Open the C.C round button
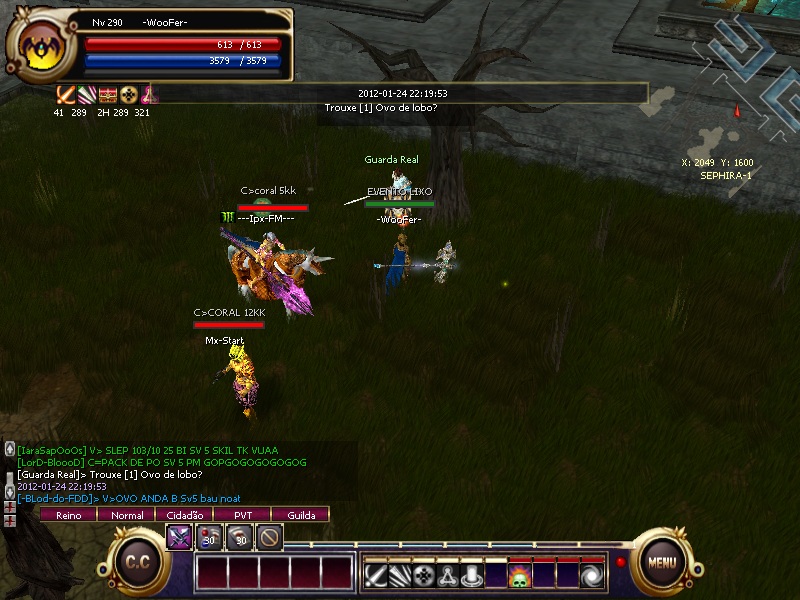 (x=137, y=561)
